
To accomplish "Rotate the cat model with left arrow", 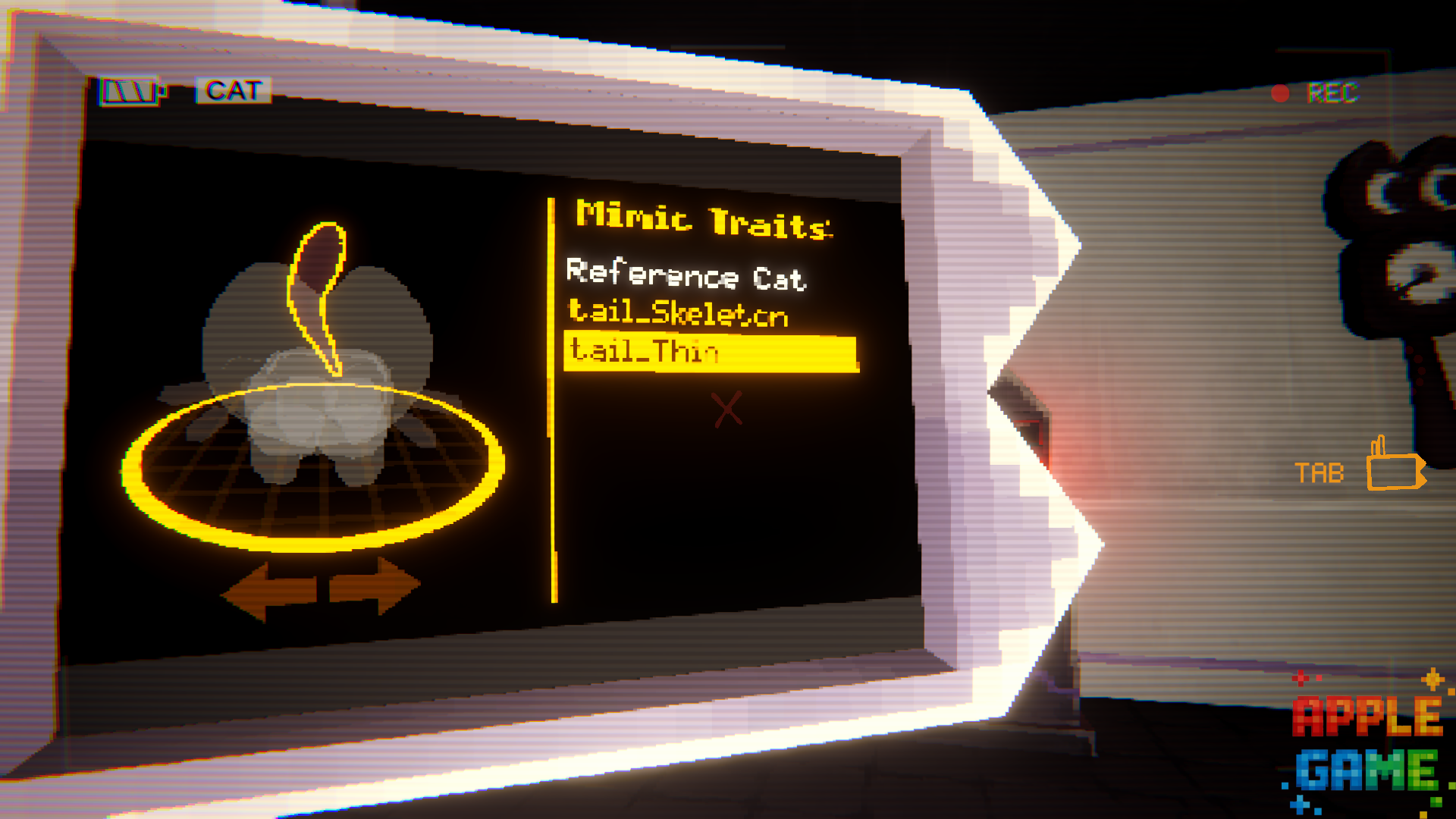I will (x=268, y=590).
